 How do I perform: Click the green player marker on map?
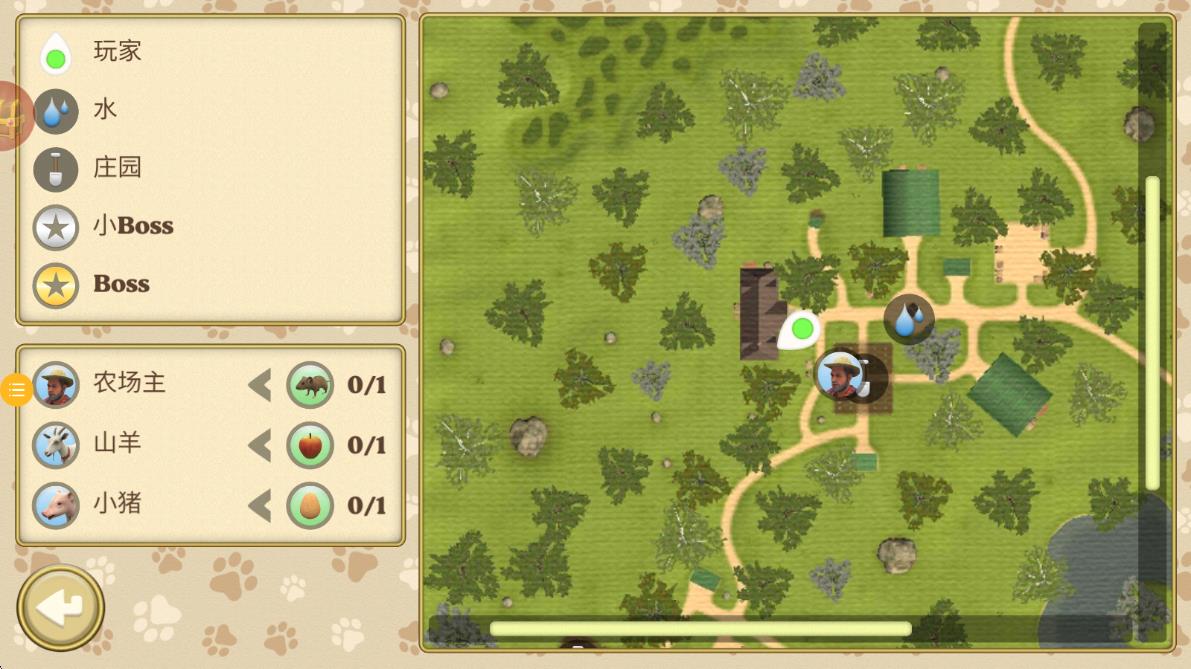point(800,328)
